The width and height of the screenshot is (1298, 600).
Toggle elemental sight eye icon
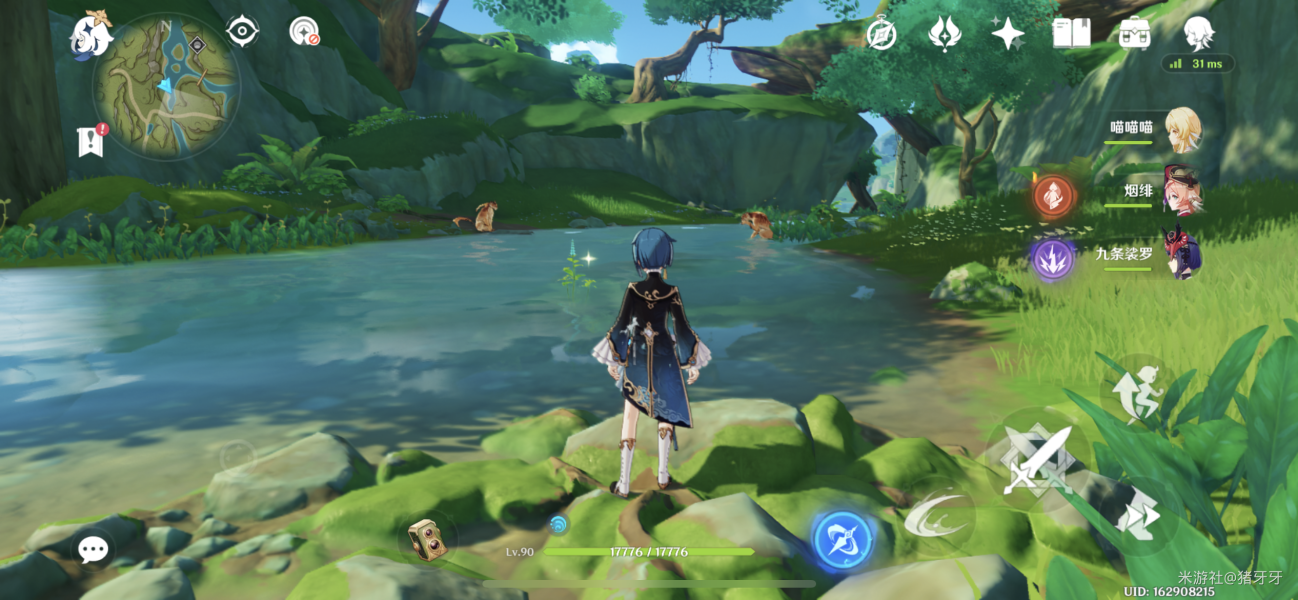point(242,31)
